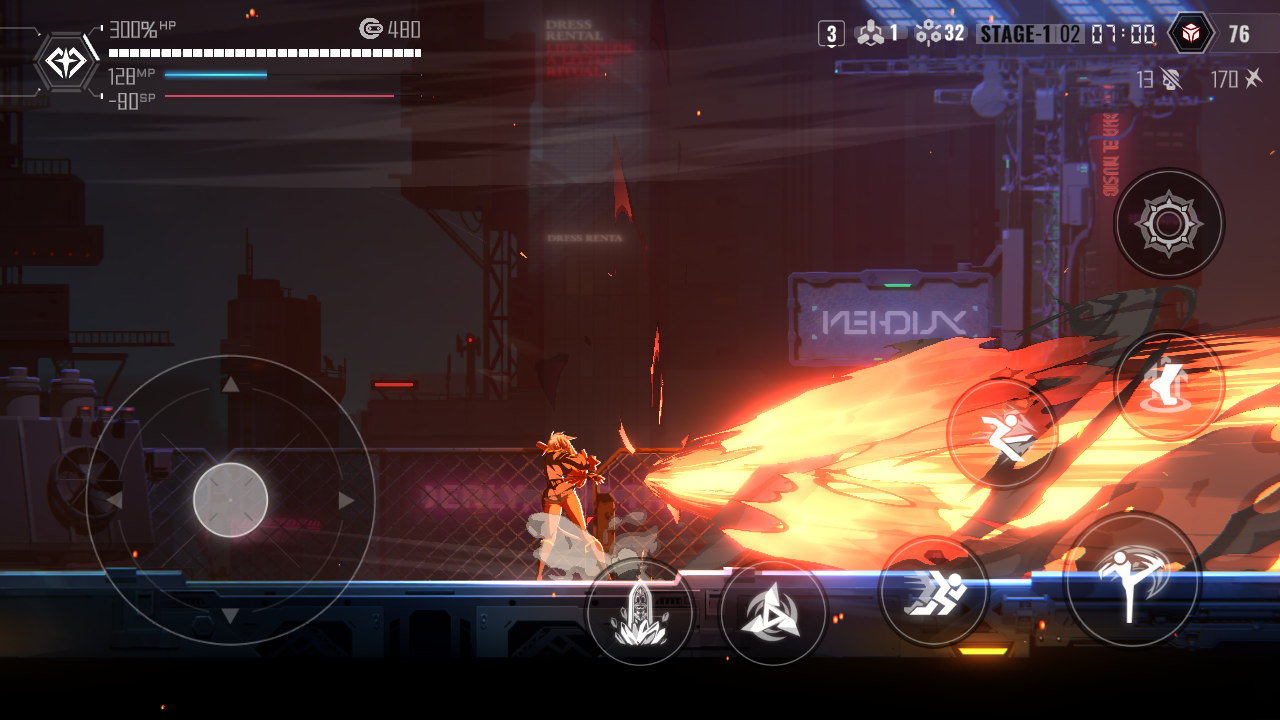Image resolution: width=1280 pixels, height=720 pixels.
Task: Tap the jump boot button
Action: point(1169,386)
